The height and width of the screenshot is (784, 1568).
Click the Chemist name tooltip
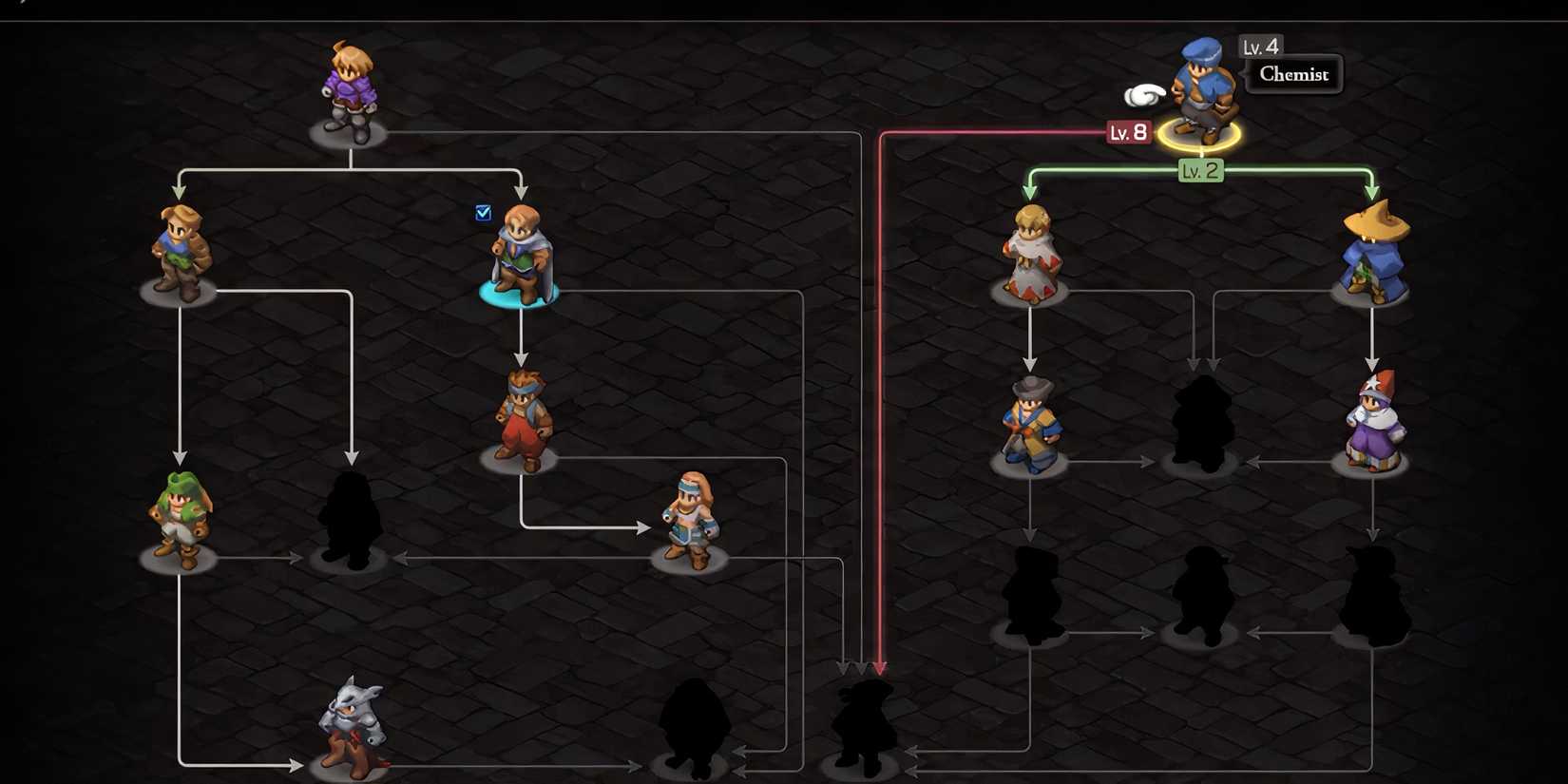pyautogui.click(x=1294, y=74)
